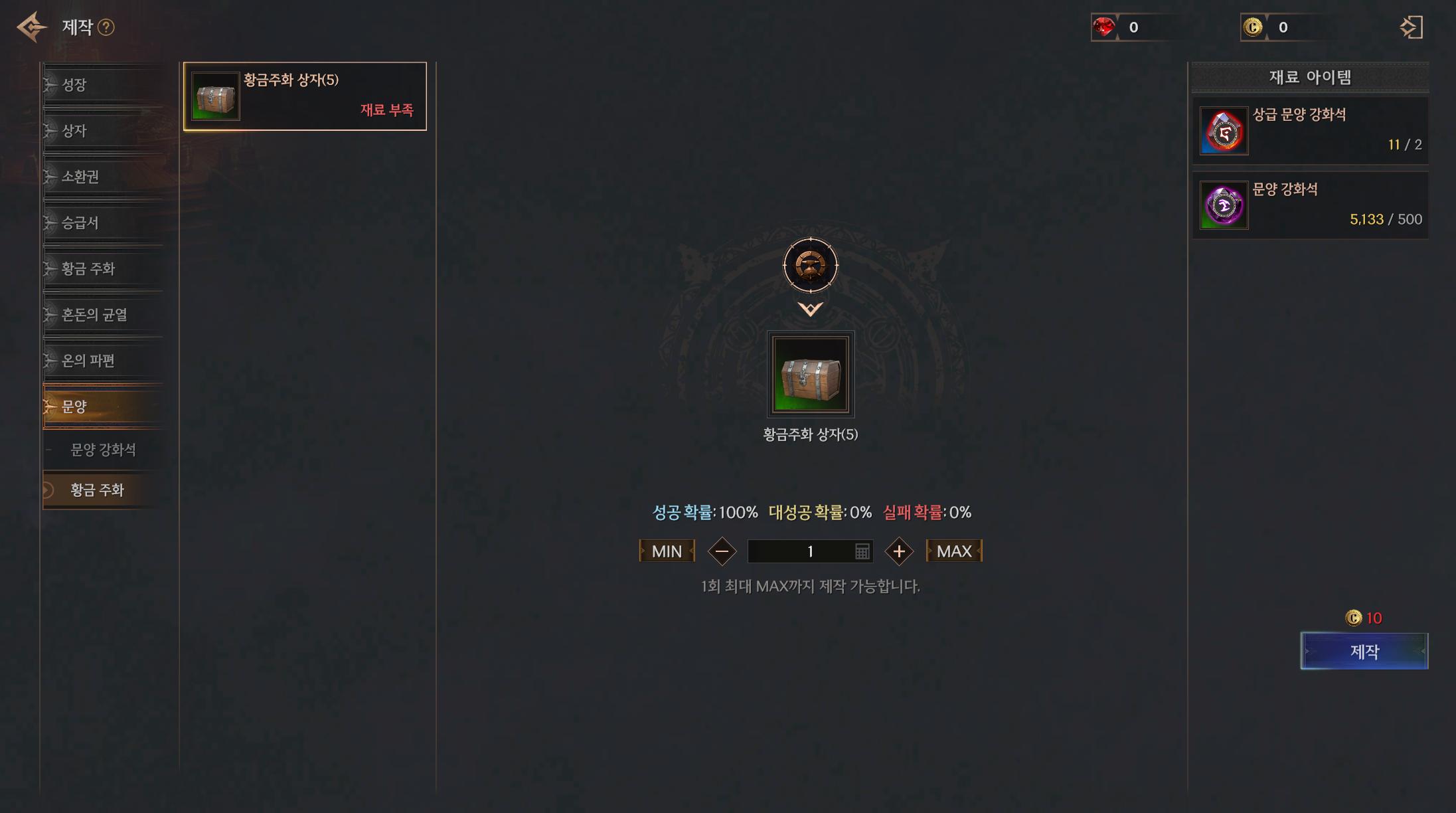This screenshot has height=813, width=1456.
Task: Inspect the 상급 문양 강화석 material
Action: [x=1309, y=131]
